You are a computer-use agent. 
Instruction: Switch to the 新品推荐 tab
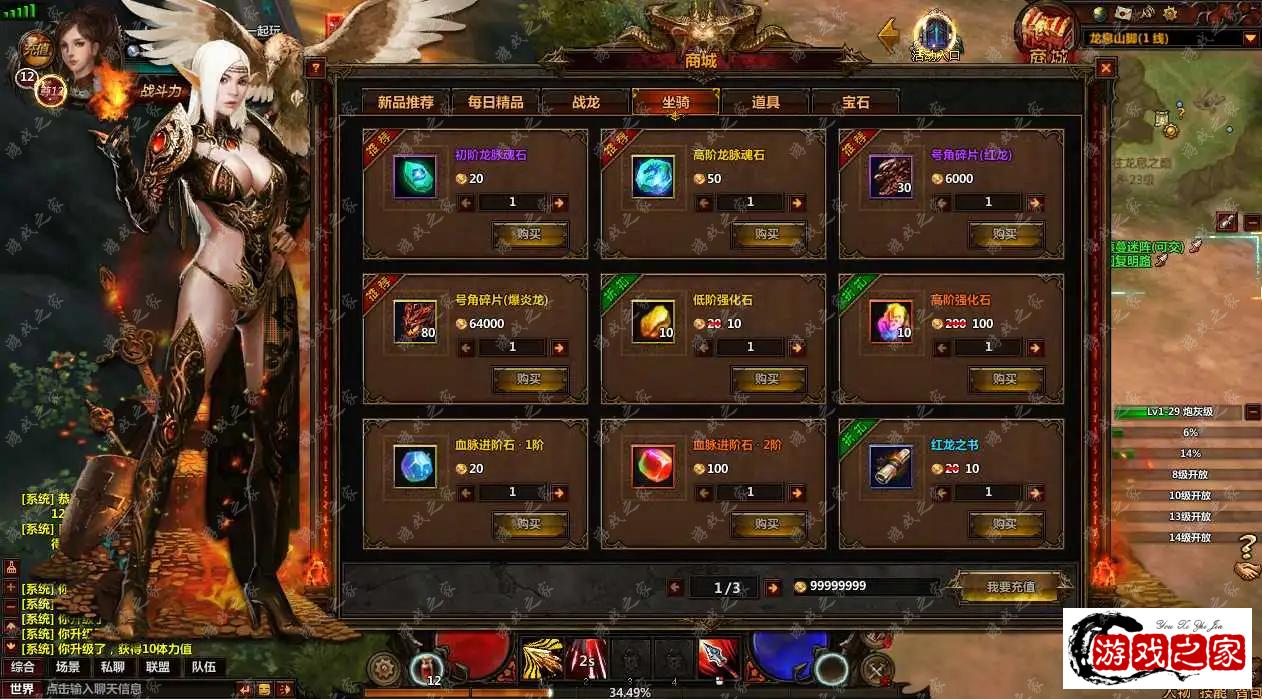pos(405,102)
